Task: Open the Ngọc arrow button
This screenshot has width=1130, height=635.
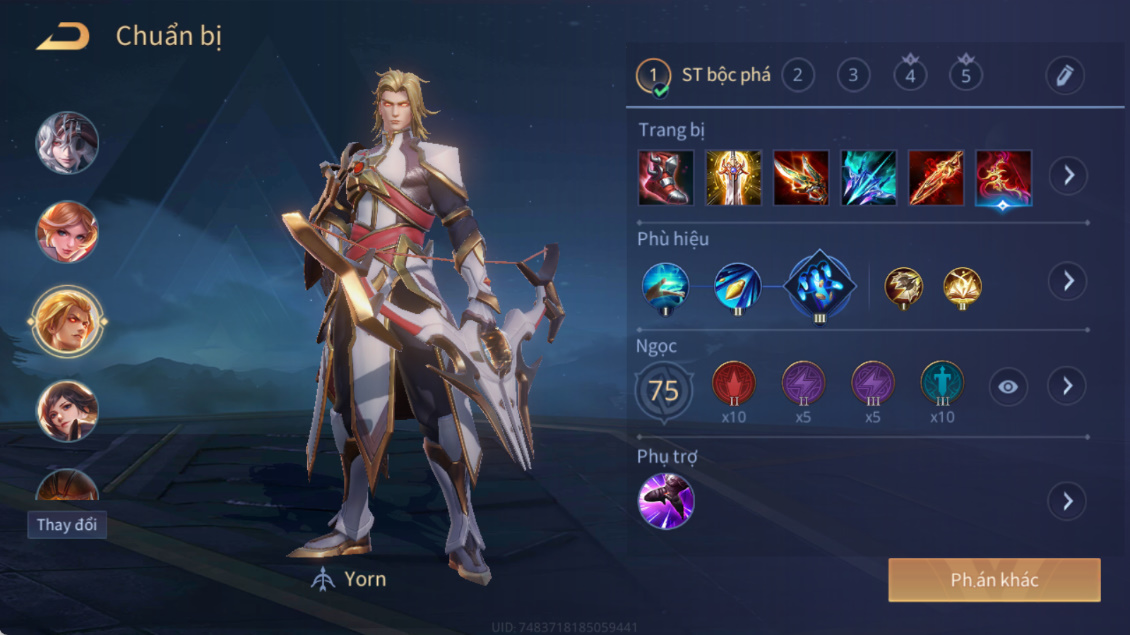Action: pyautogui.click(x=1068, y=386)
